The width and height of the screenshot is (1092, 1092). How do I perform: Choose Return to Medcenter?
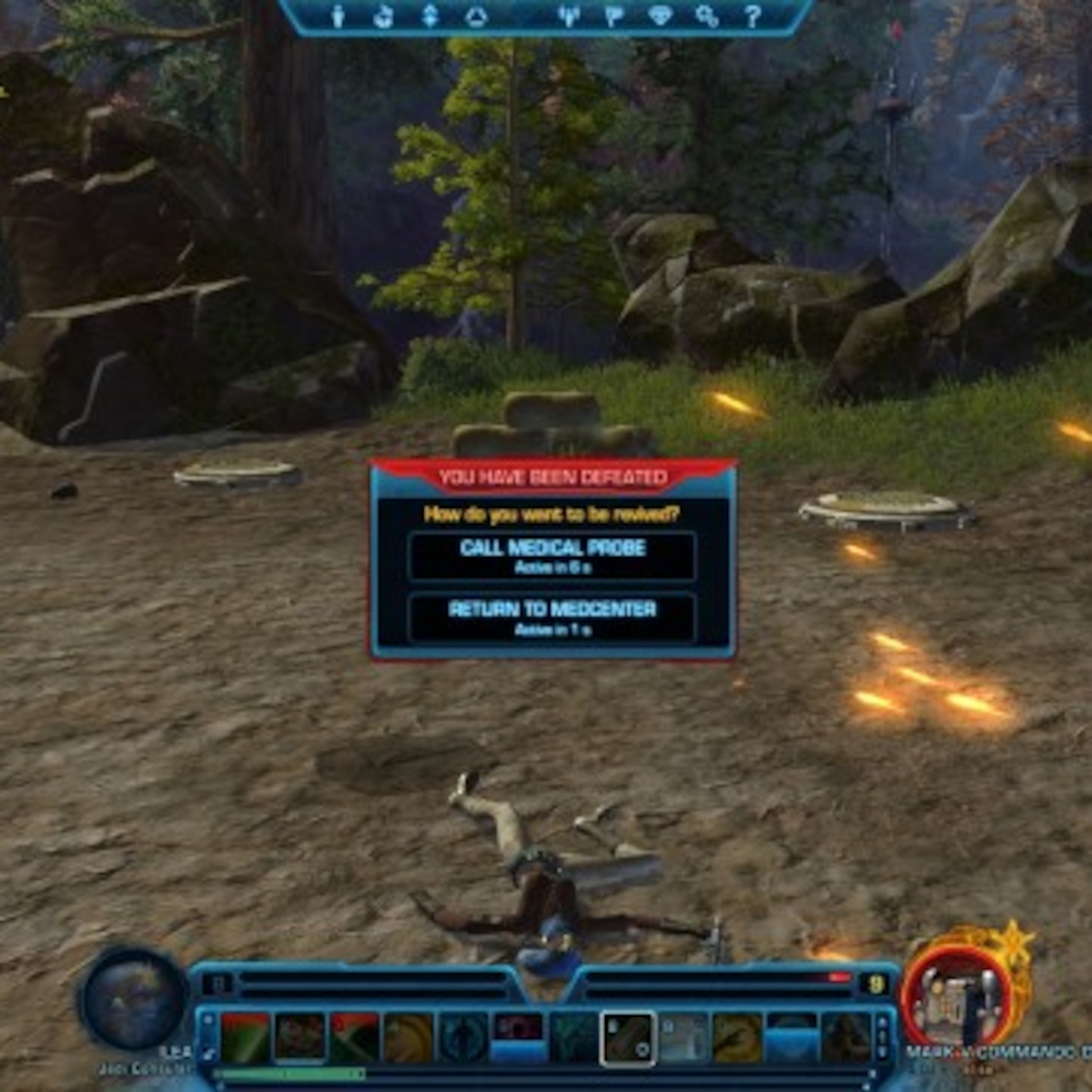tap(552, 618)
